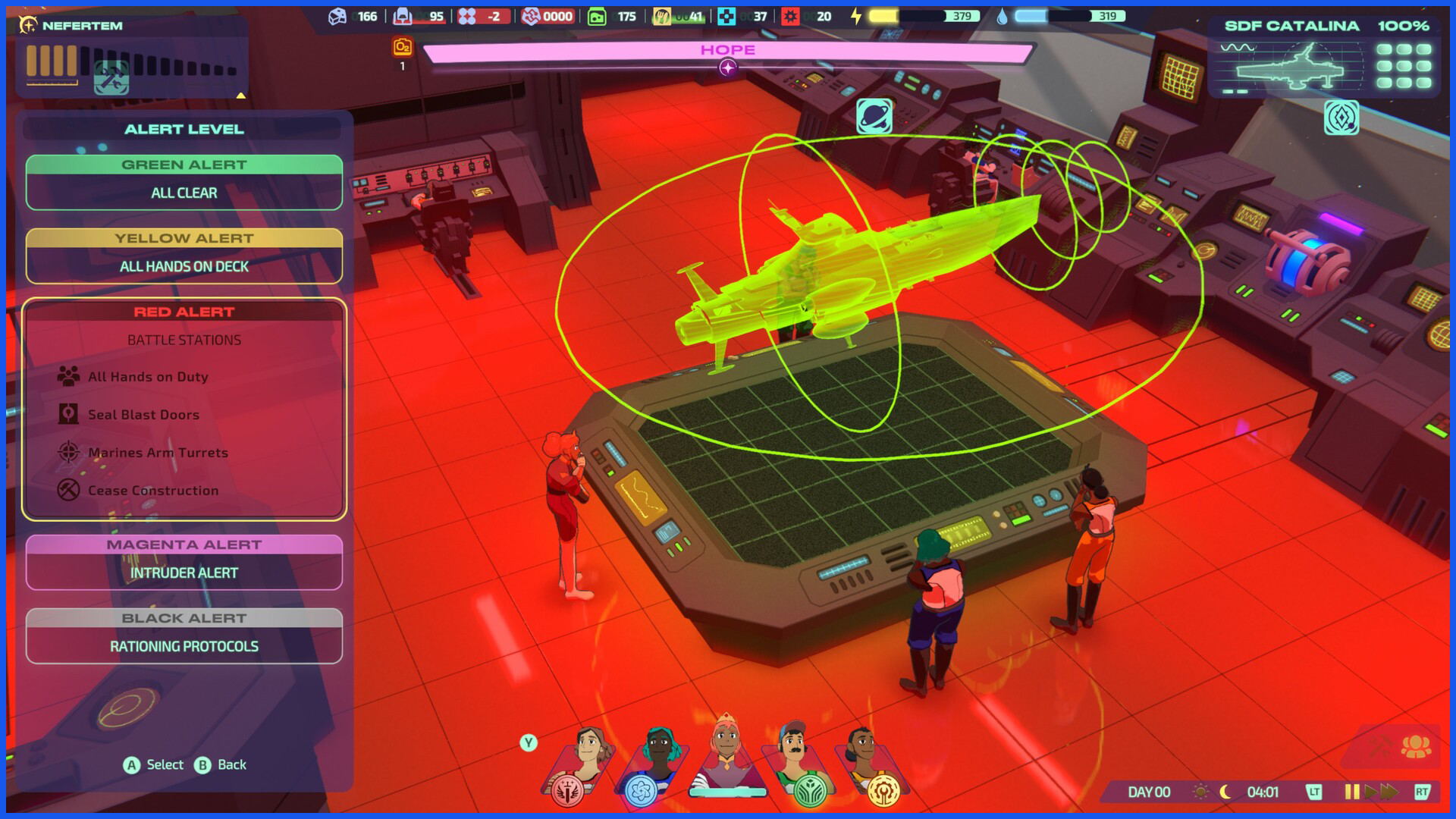Open the O2 alert notification icon

point(403,48)
